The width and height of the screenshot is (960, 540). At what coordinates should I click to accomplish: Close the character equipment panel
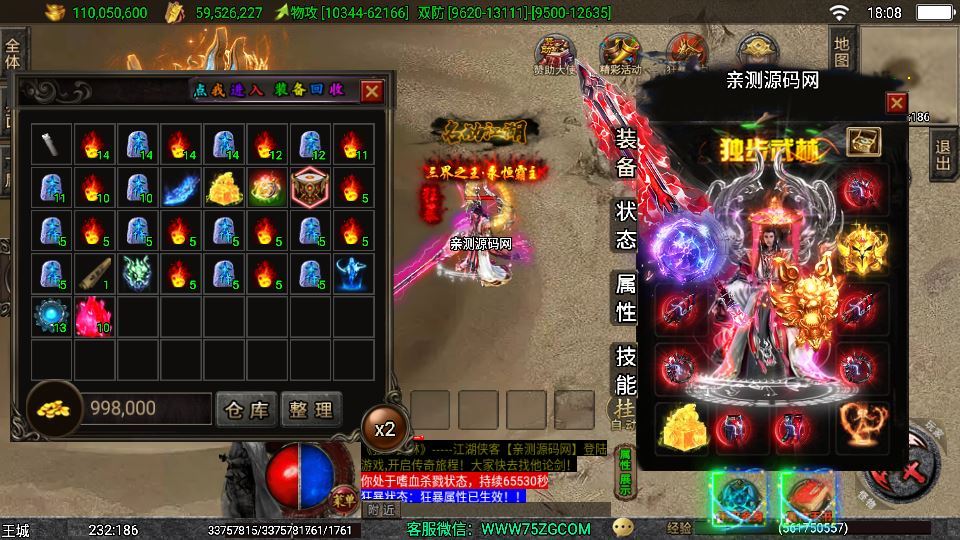[x=896, y=103]
